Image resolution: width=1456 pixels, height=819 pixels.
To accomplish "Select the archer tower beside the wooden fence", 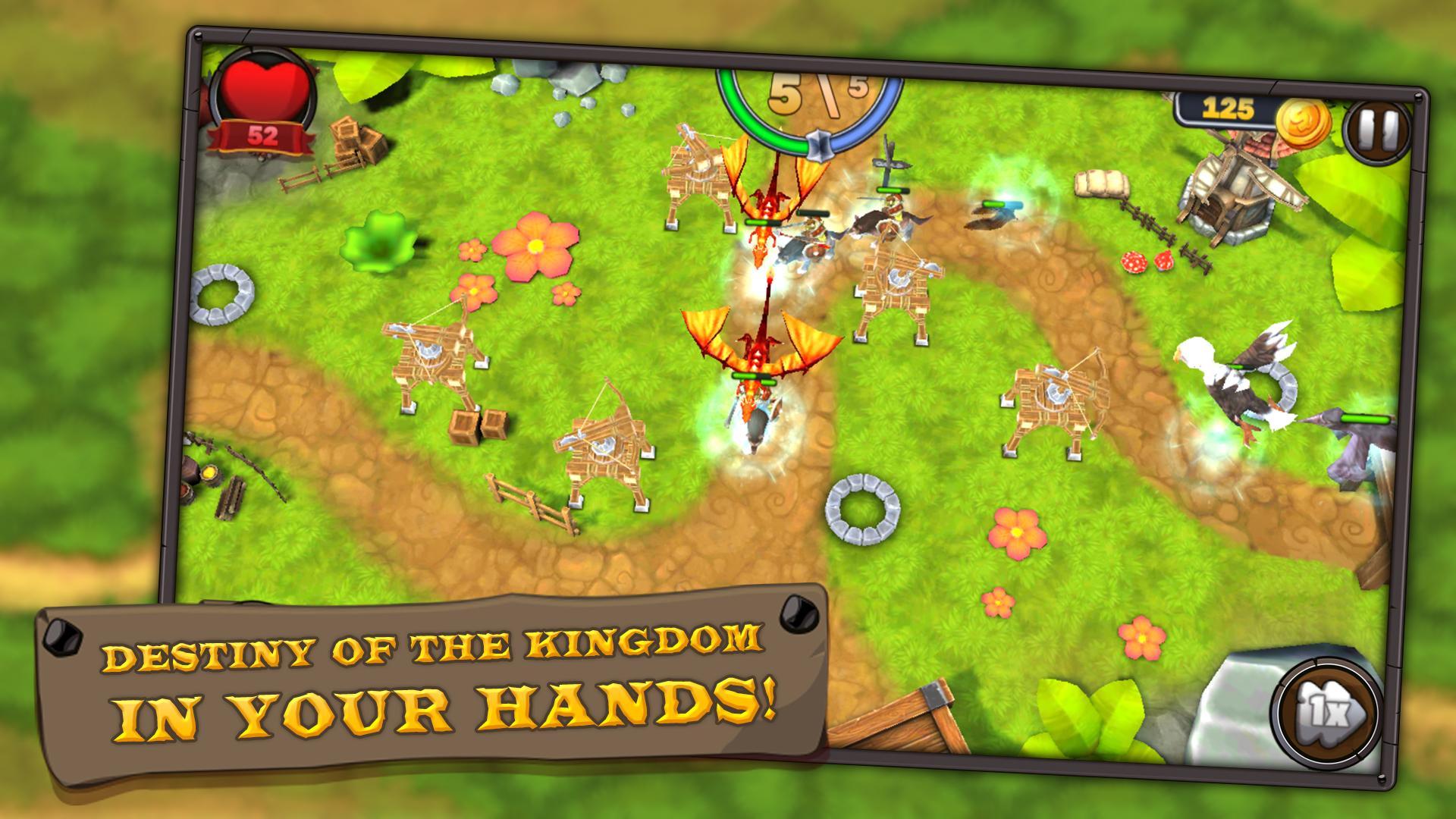I will coord(607,447).
